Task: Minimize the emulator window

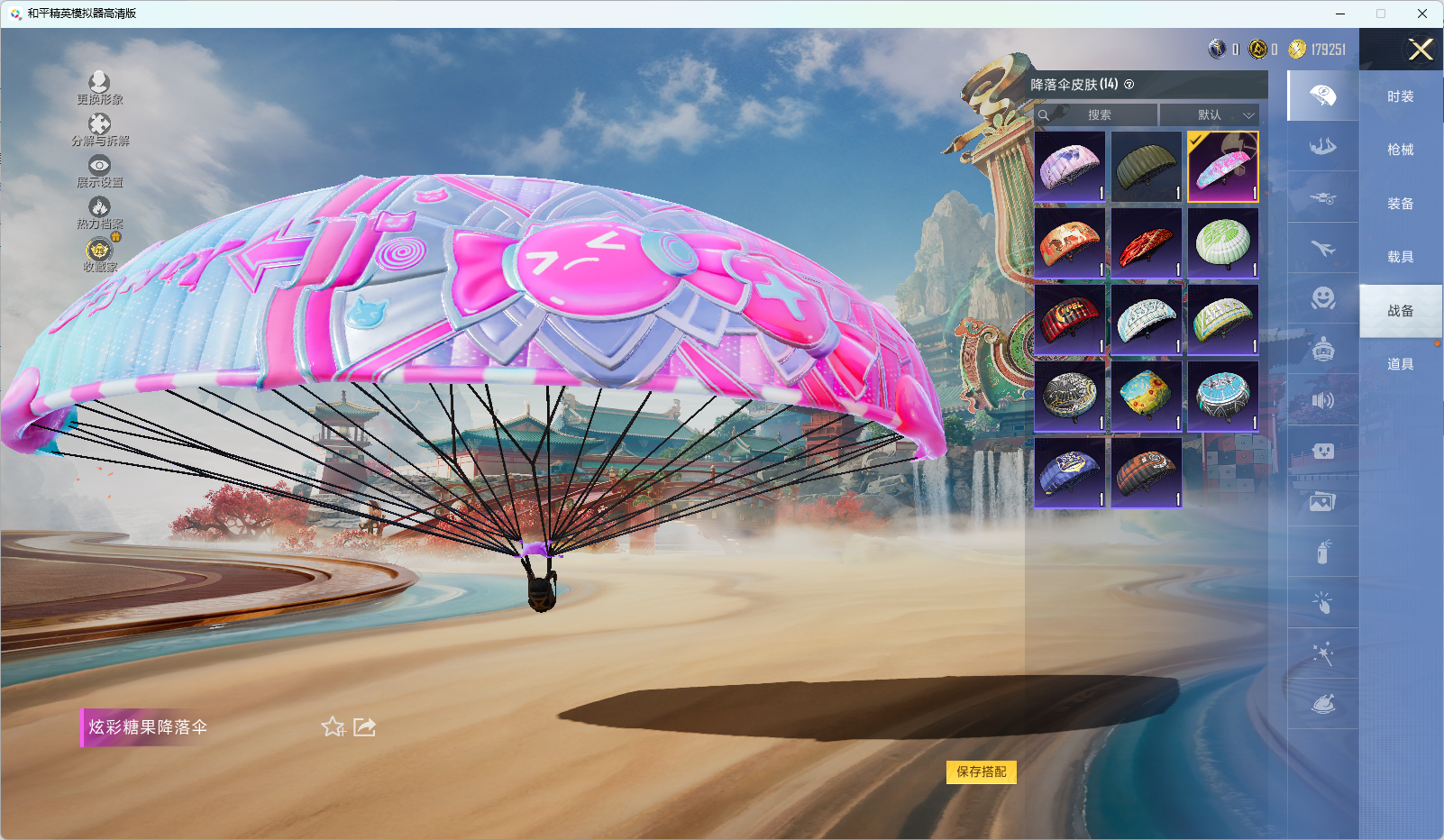Action: [1340, 14]
